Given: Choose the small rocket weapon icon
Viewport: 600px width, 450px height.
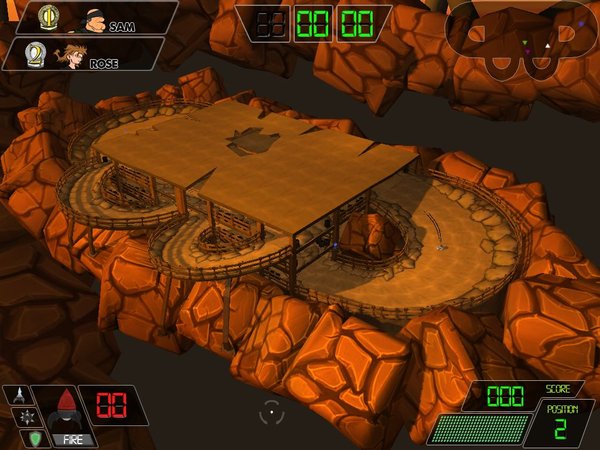Looking at the screenshot, I should (17, 395).
